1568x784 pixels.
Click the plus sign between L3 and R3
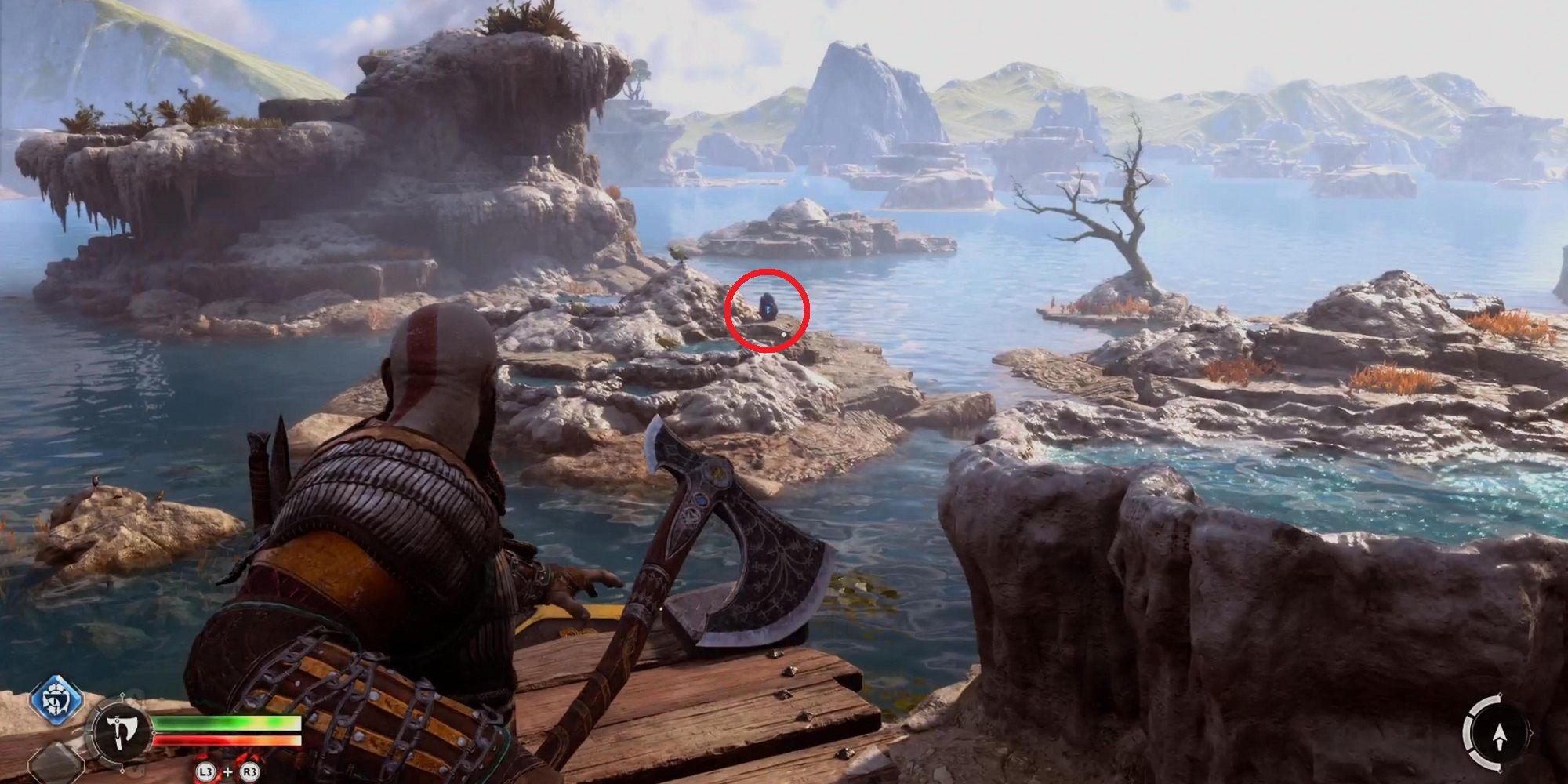[227, 771]
